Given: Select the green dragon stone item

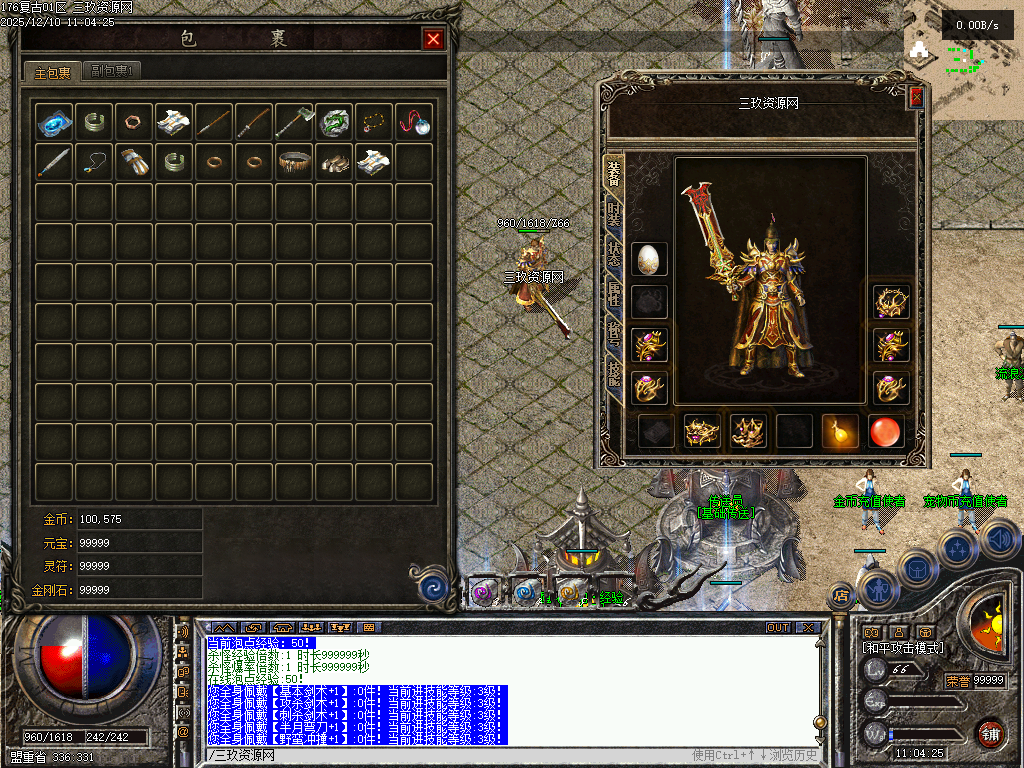Looking at the screenshot, I should [334, 122].
